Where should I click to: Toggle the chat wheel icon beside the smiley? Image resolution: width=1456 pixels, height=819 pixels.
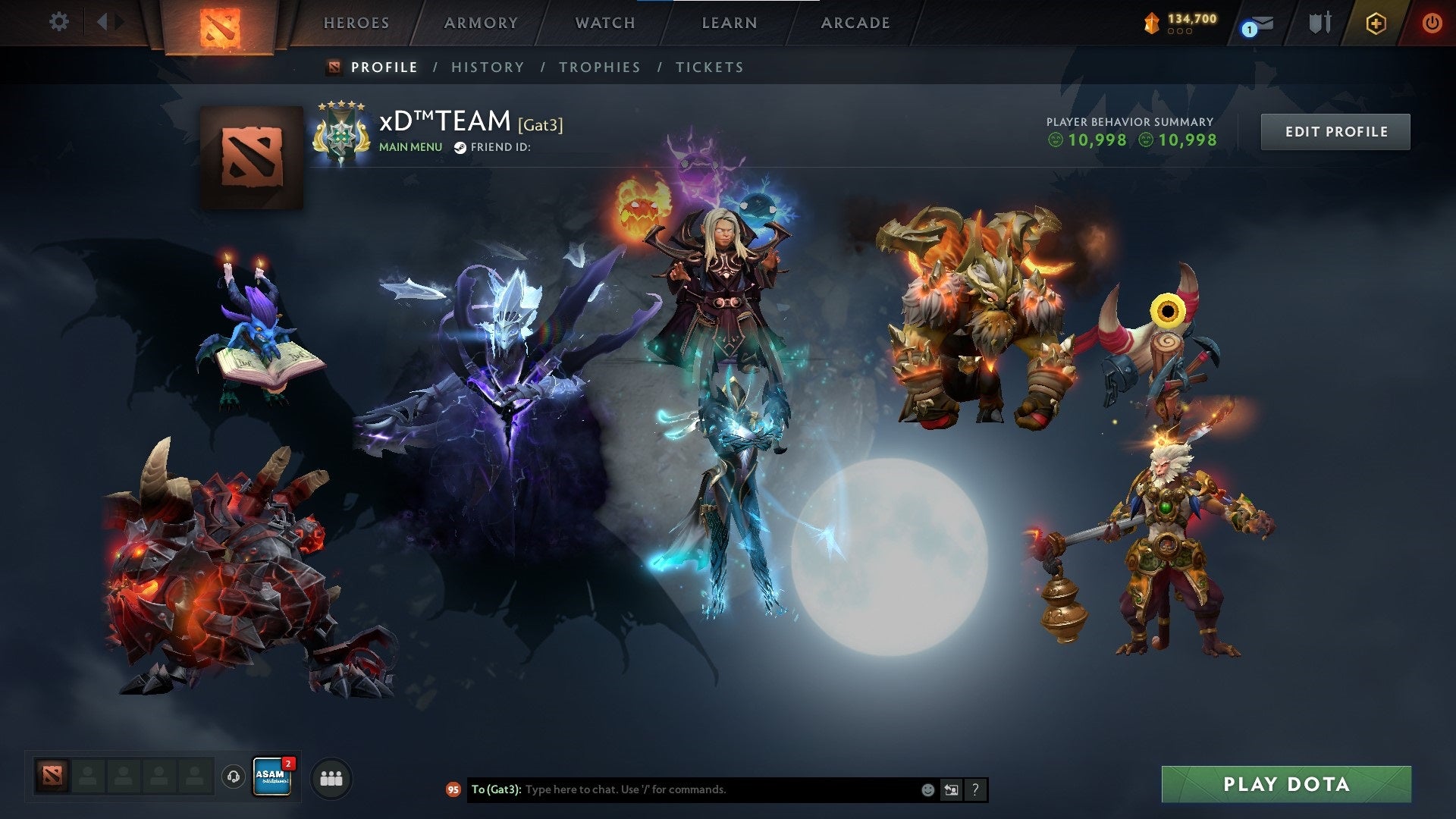coord(951,789)
